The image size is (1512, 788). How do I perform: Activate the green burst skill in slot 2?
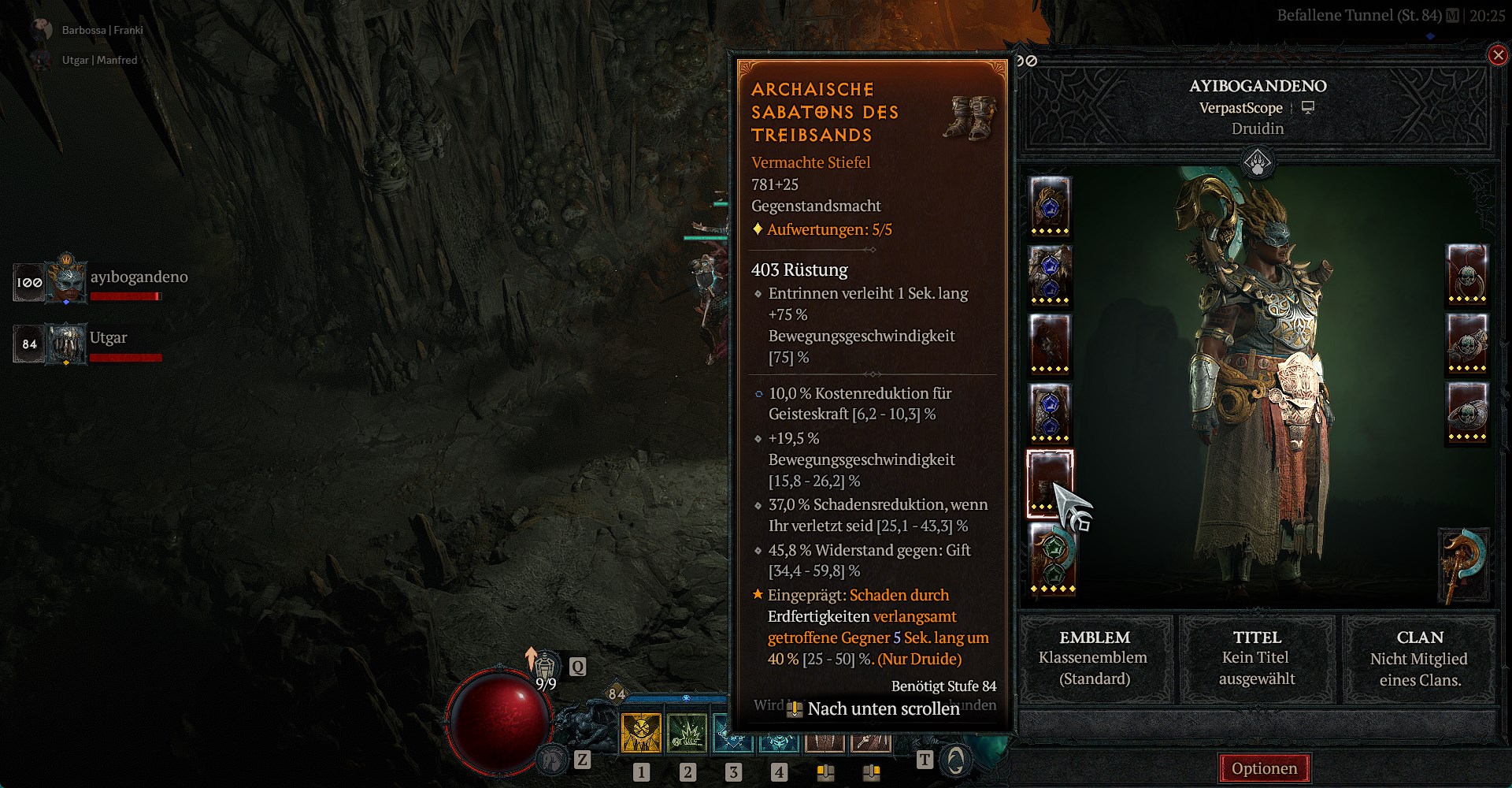pos(687,733)
